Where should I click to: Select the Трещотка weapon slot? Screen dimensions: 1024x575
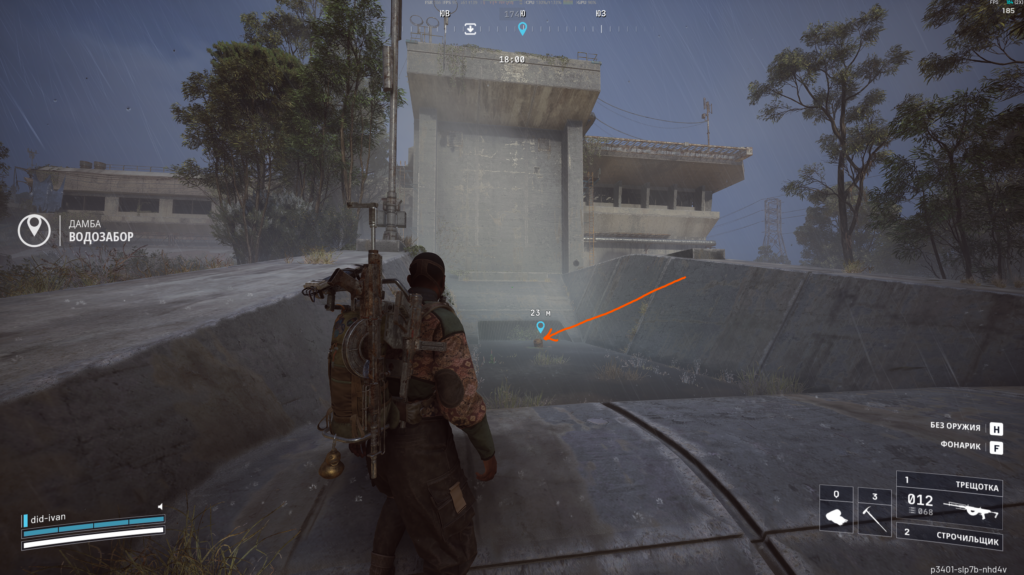pyautogui.click(x=957, y=498)
